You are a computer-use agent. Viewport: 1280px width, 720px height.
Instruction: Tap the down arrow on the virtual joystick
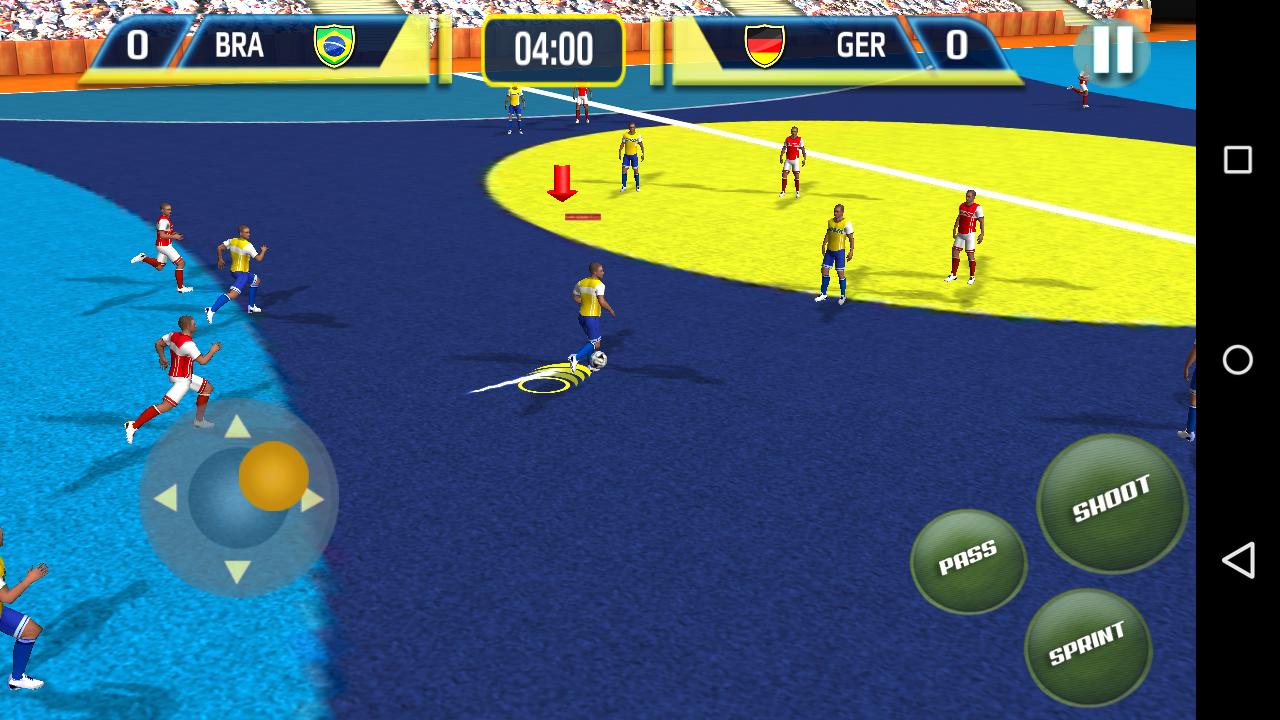point(238,570)
